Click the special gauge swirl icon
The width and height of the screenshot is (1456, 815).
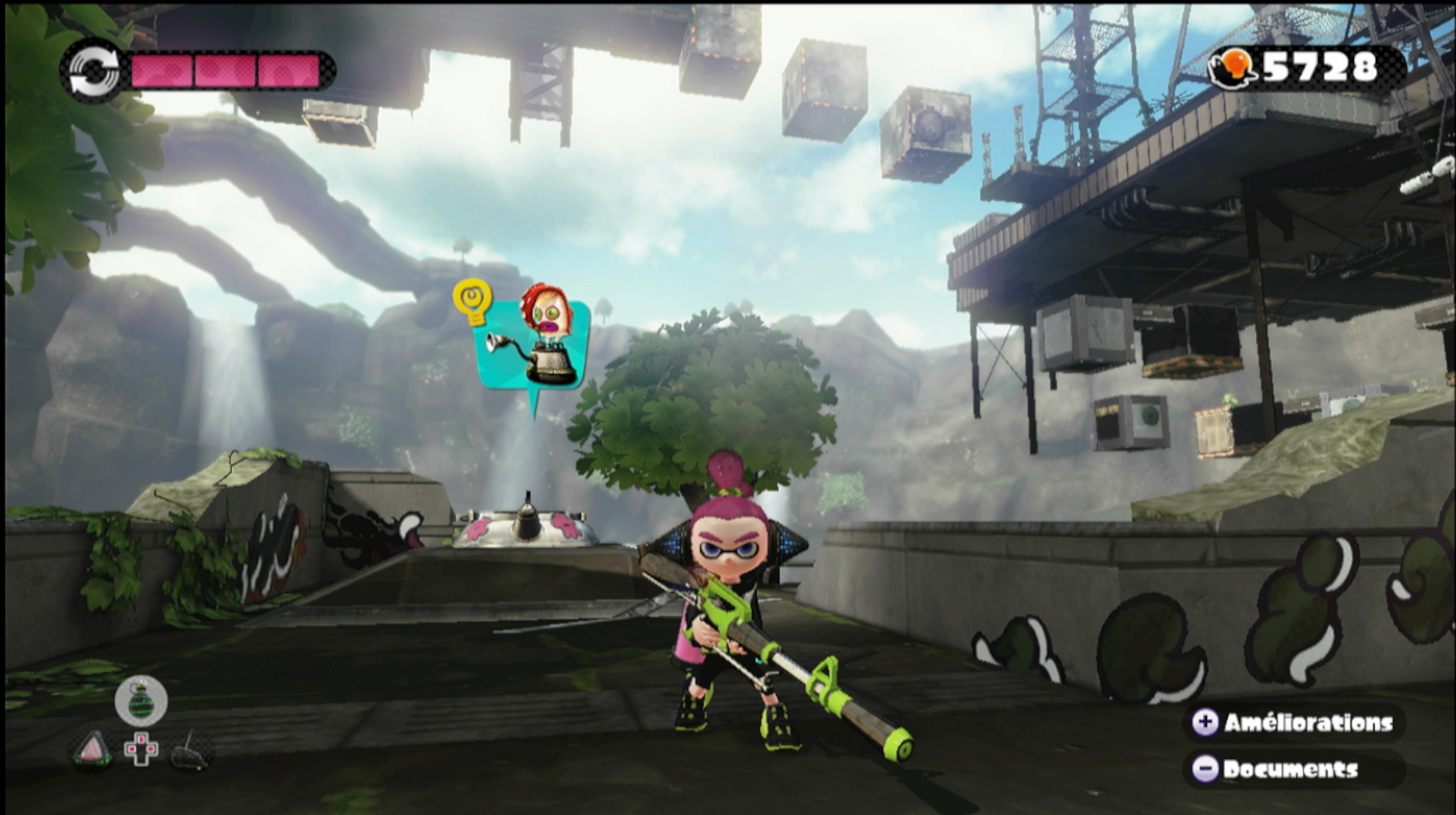(92, 69)
